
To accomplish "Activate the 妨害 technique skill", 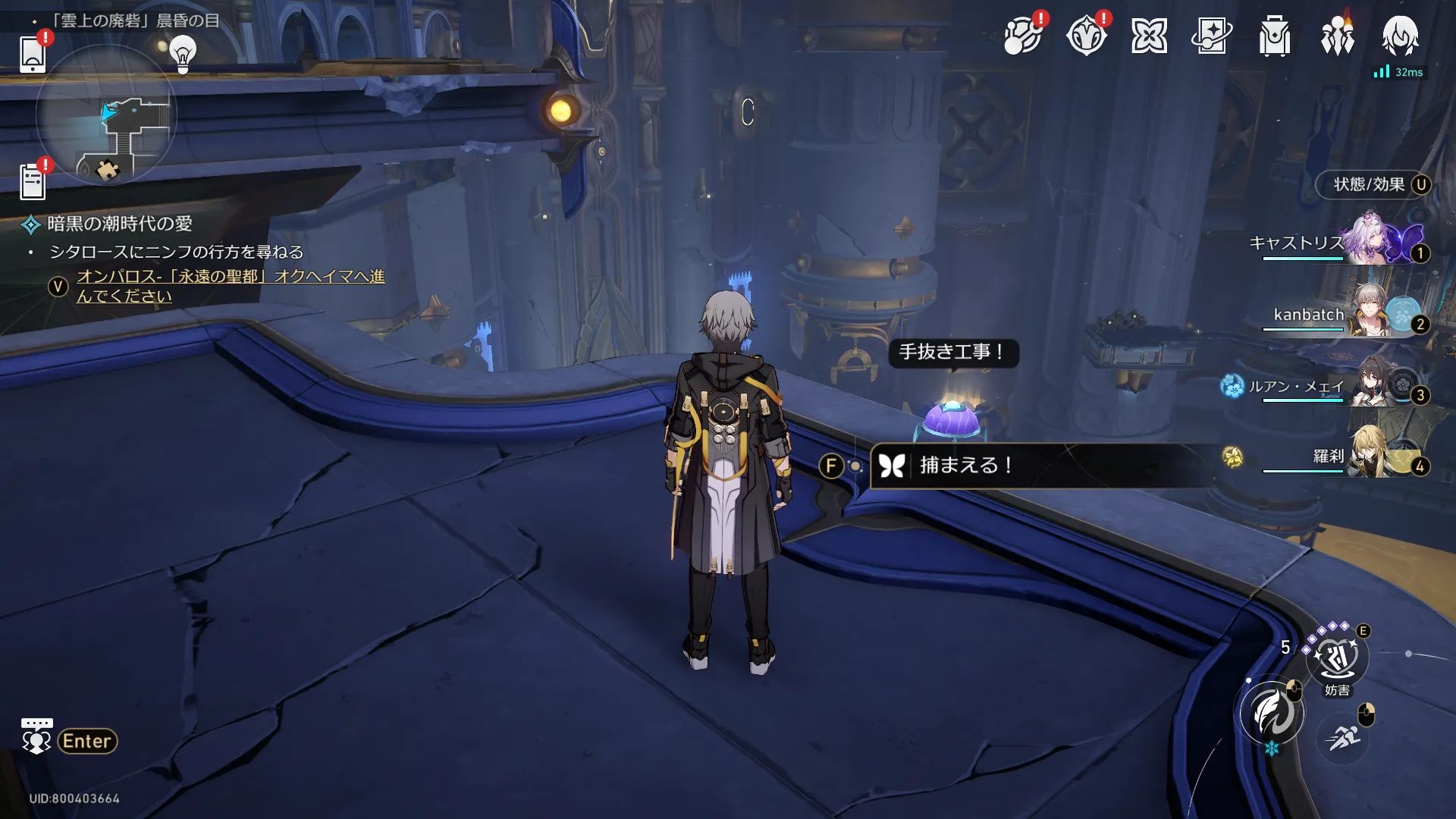I will (1337, 658).
